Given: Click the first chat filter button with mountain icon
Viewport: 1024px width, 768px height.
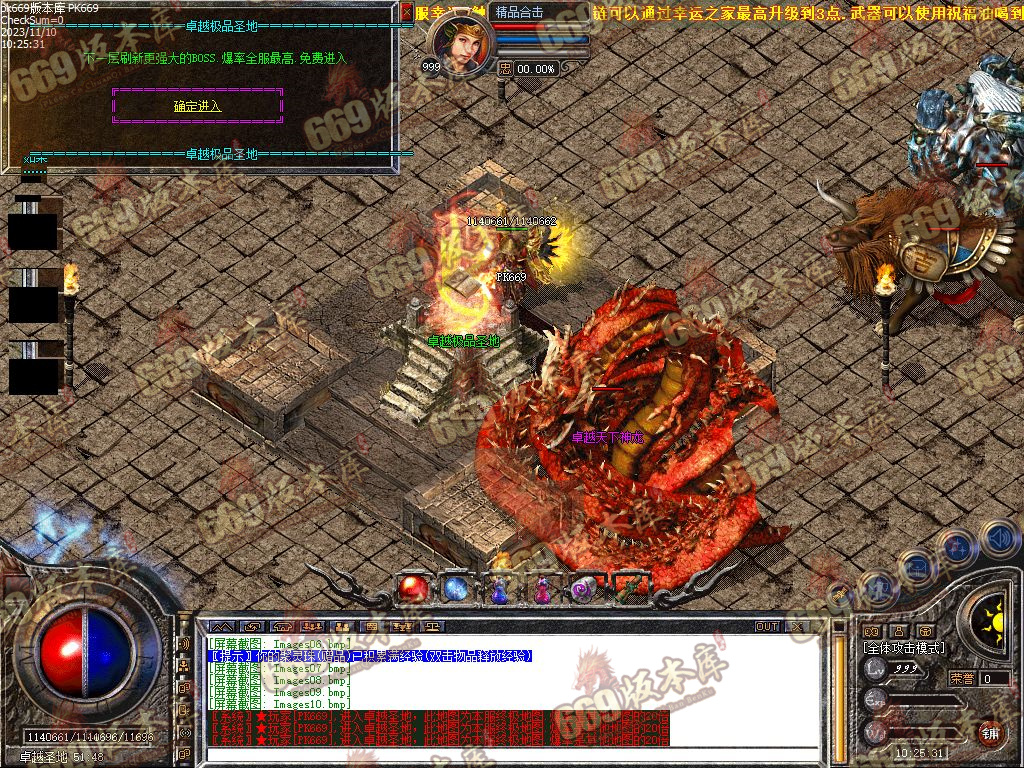Looking at the screenshot, I should [x=221, y=627].
